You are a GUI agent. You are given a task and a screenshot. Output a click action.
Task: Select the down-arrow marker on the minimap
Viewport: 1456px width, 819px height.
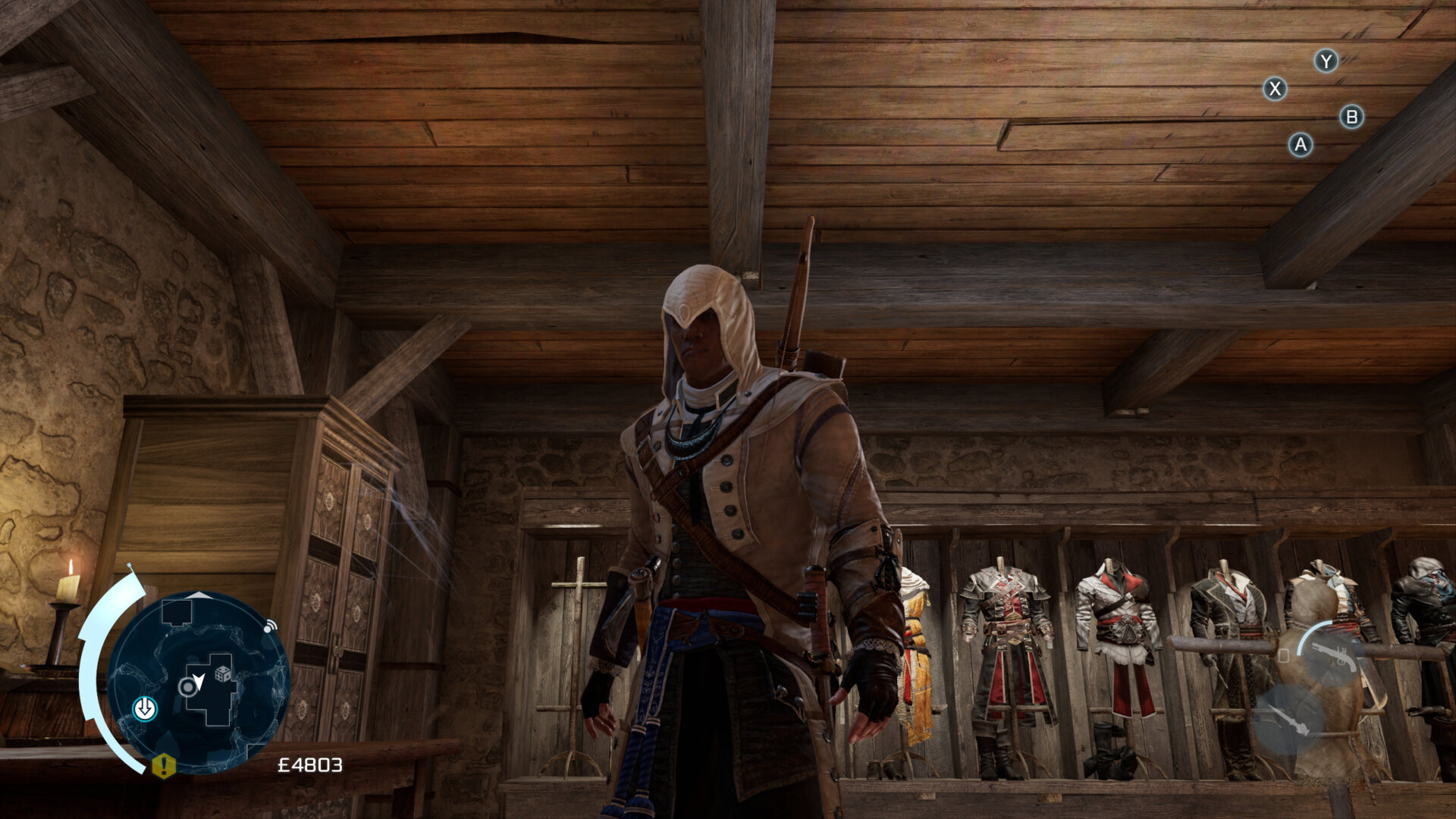coord(145,709)
